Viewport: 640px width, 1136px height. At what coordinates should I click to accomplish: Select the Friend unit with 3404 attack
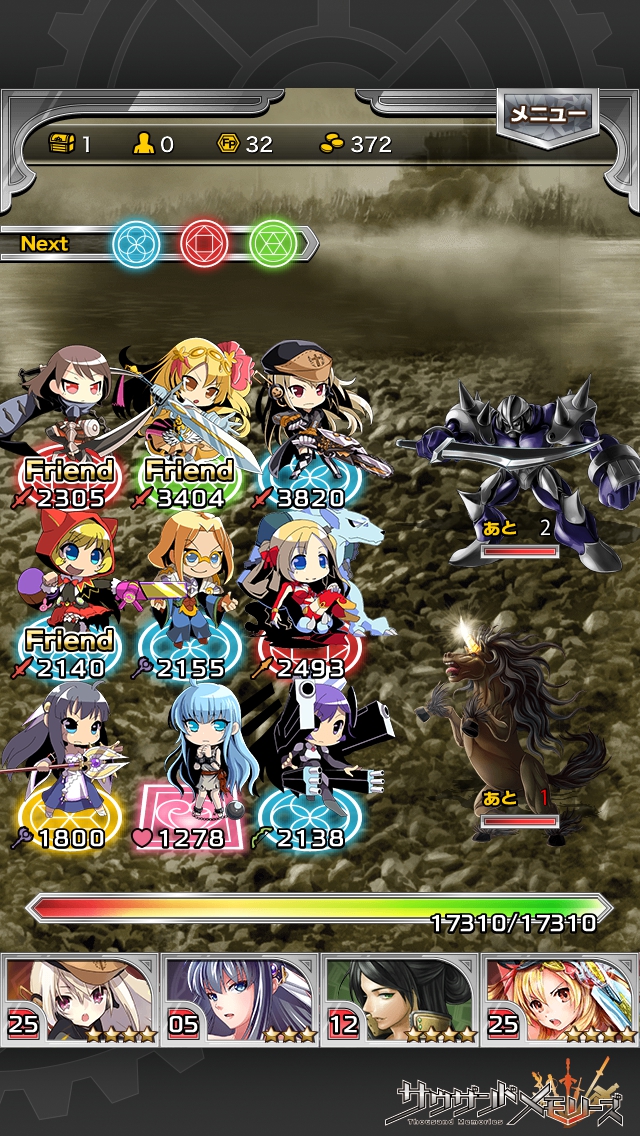point(188,420)
